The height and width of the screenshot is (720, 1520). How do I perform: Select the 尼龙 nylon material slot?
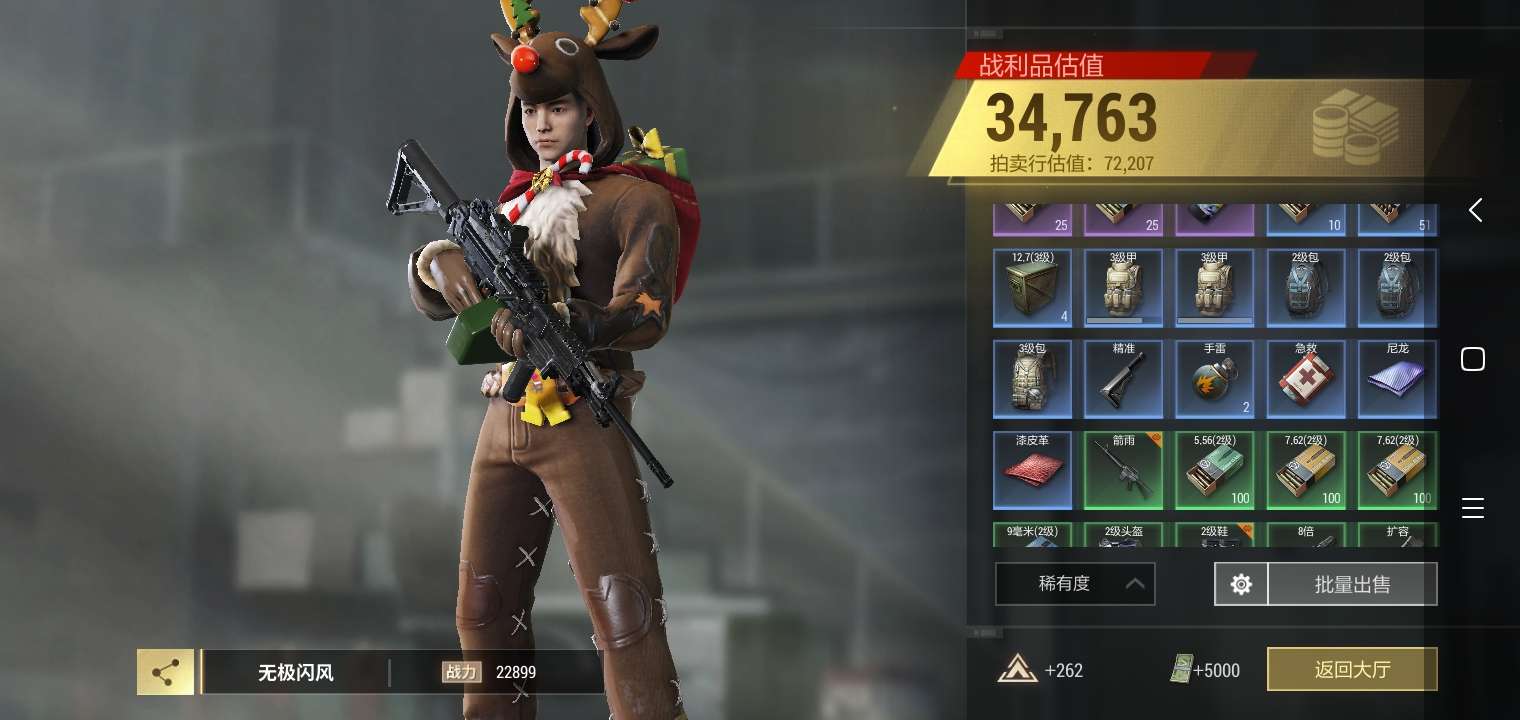click(1397, 379)
